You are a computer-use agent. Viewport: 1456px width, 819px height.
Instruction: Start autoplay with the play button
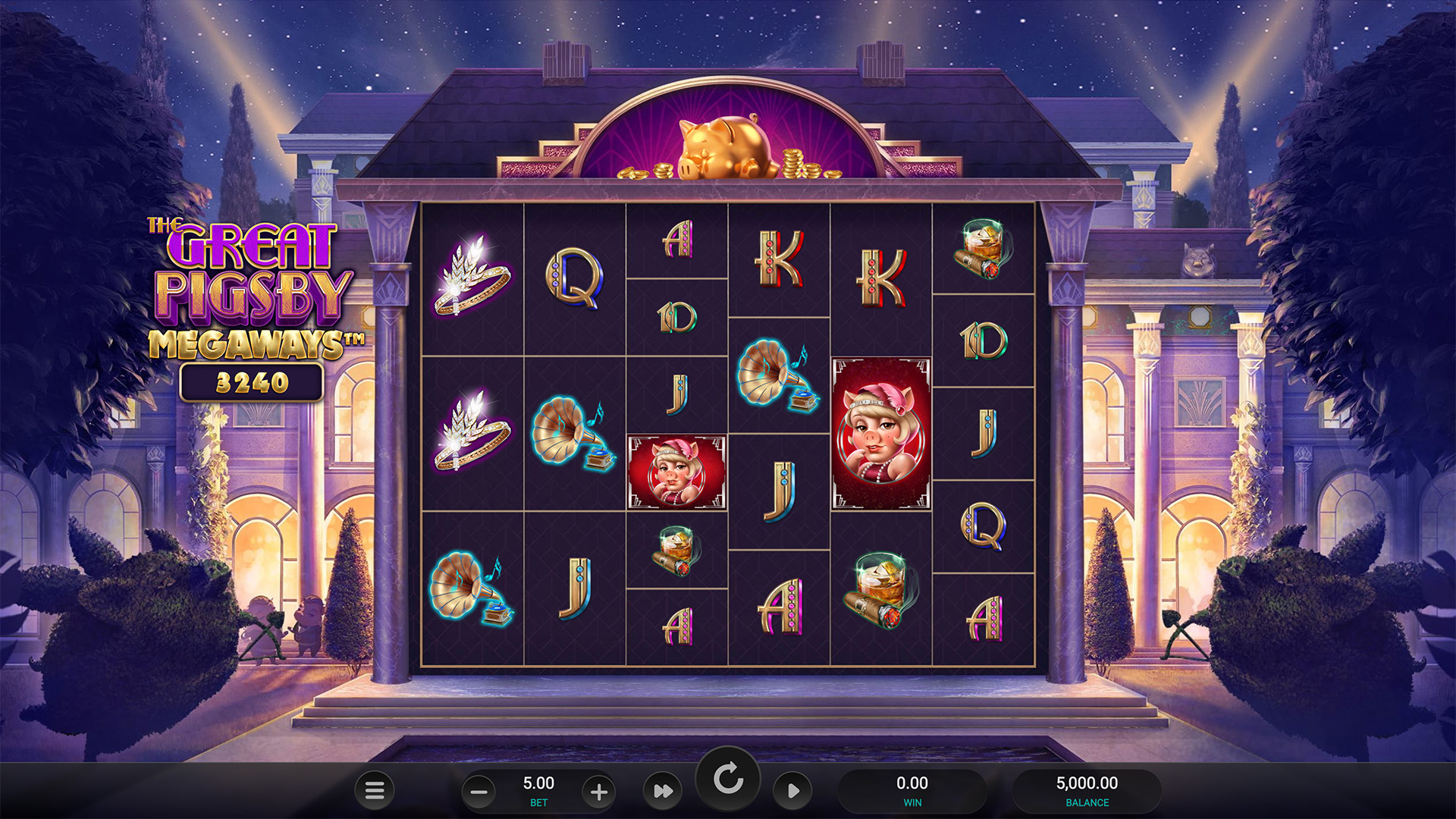[x=792, y=792]
